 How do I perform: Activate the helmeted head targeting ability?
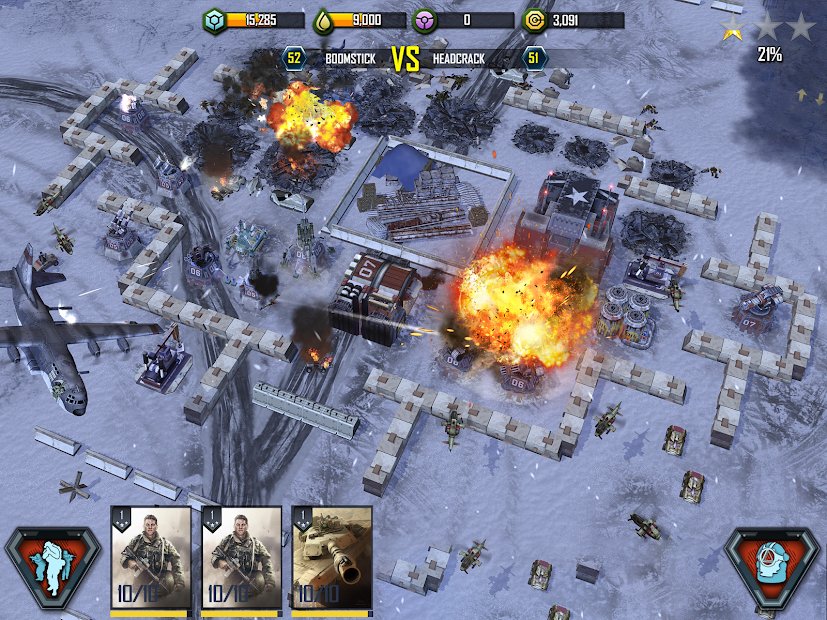773,567
